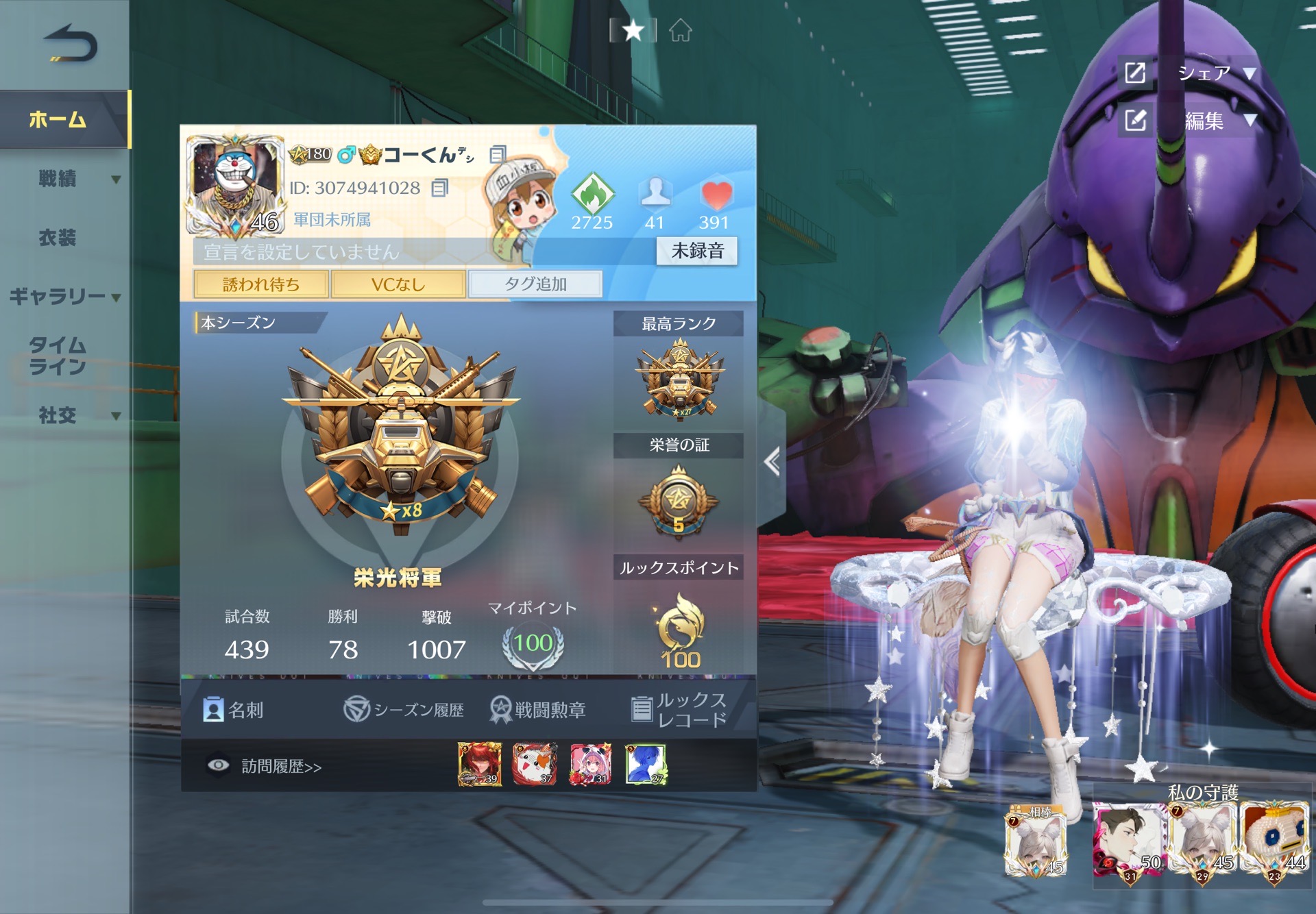Image resolution: width=1316 pixels, height=914 pixels.
Task: Select the ホーム tab in sidebar
Action: (x=58, y=120)
